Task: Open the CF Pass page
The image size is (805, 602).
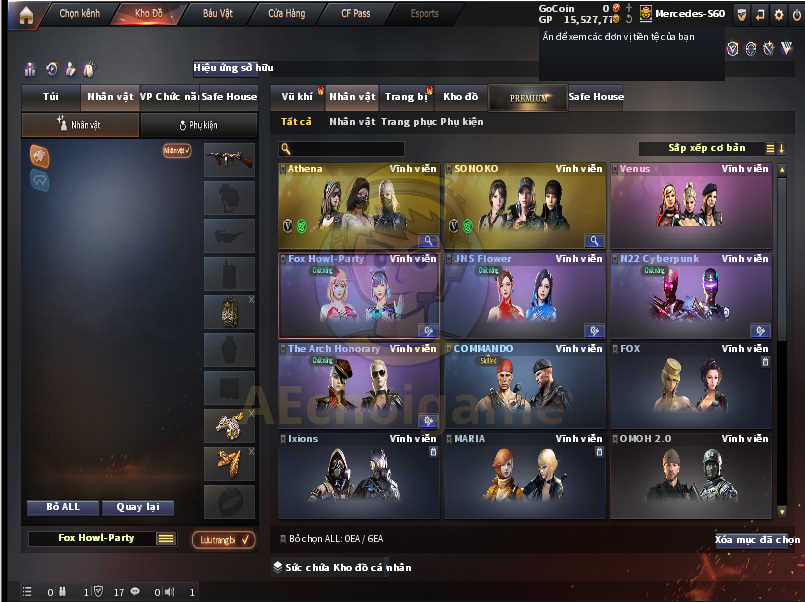Action: coord(355,14)
